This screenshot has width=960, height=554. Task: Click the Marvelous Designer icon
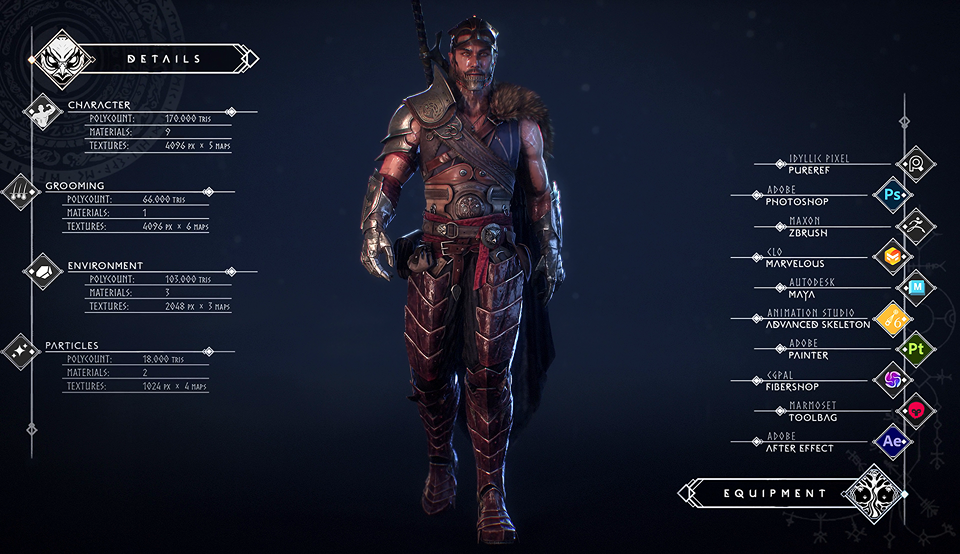click(889, 257)
